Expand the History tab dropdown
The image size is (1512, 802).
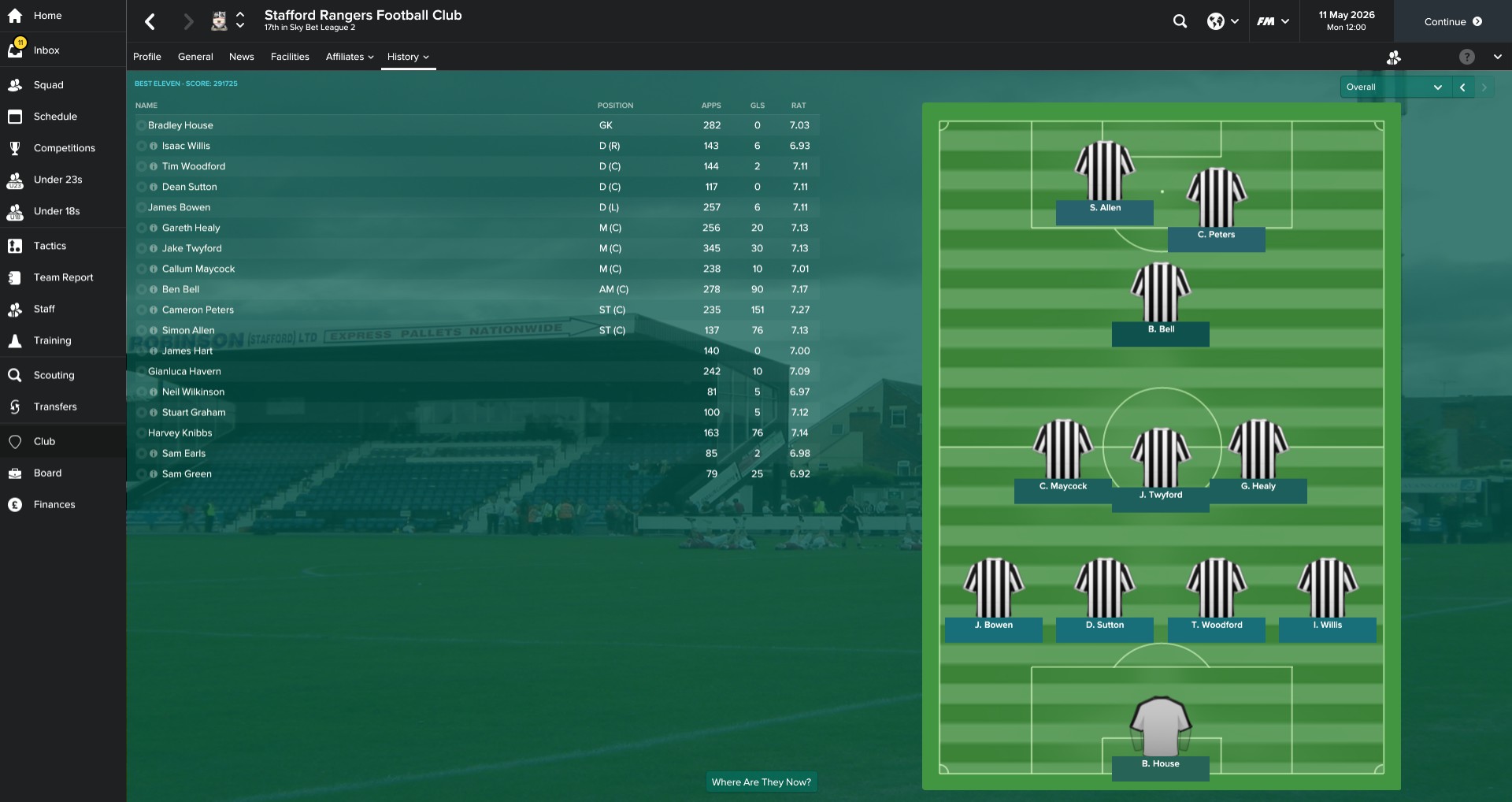[x=408, y=57]
